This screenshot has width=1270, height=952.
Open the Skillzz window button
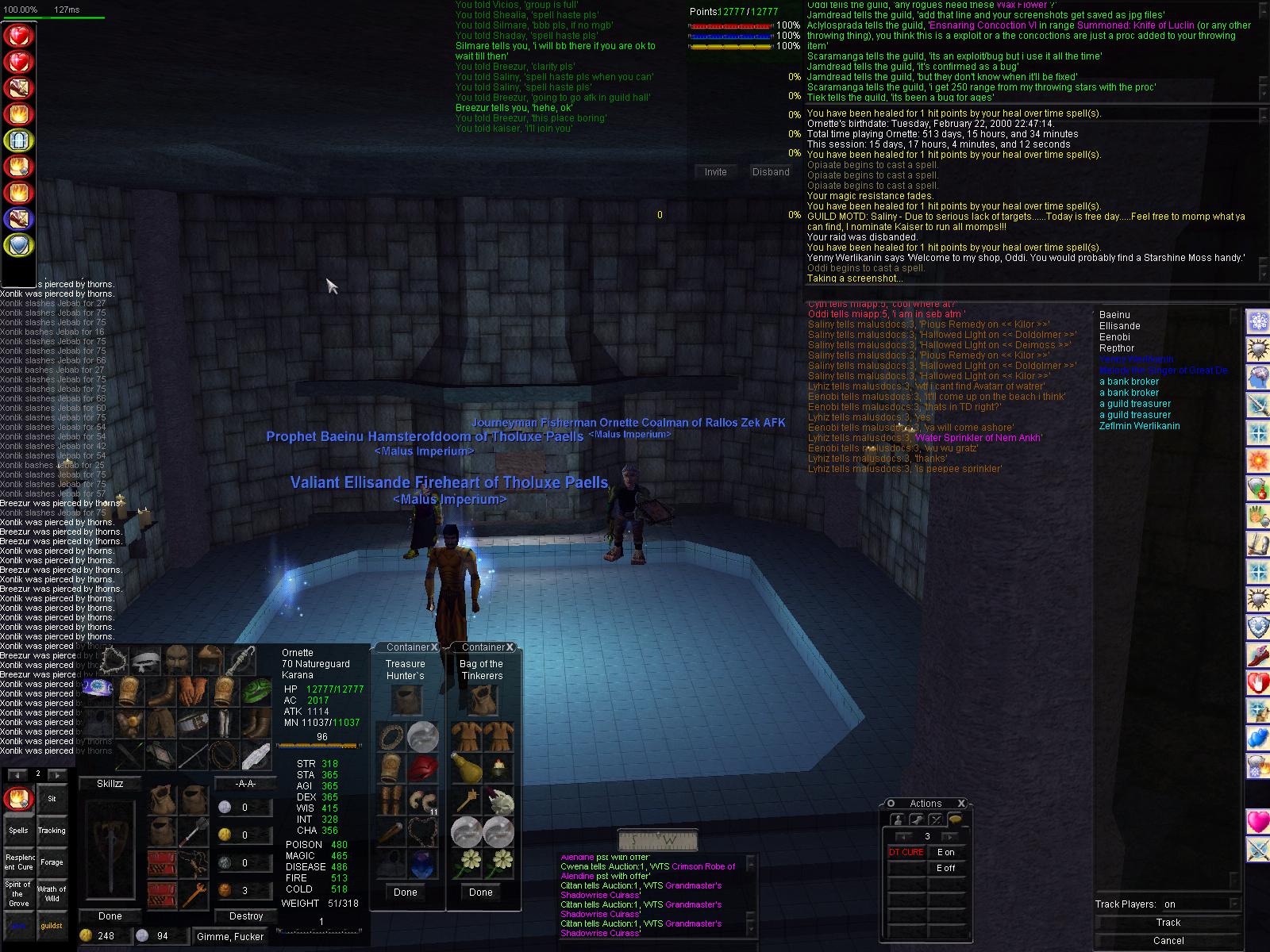pyautogui.click(x=110, y=783)
